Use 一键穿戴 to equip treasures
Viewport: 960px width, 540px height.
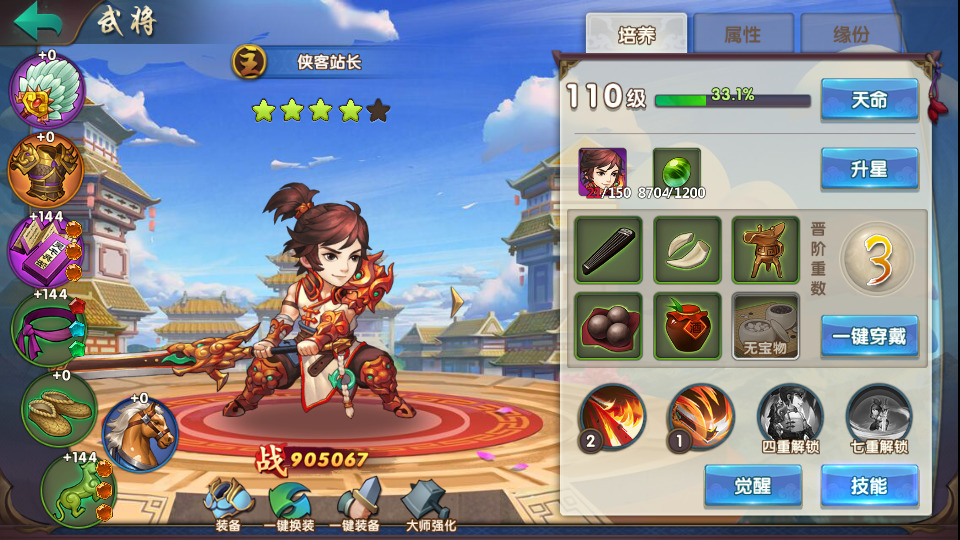tap(869, 336)
